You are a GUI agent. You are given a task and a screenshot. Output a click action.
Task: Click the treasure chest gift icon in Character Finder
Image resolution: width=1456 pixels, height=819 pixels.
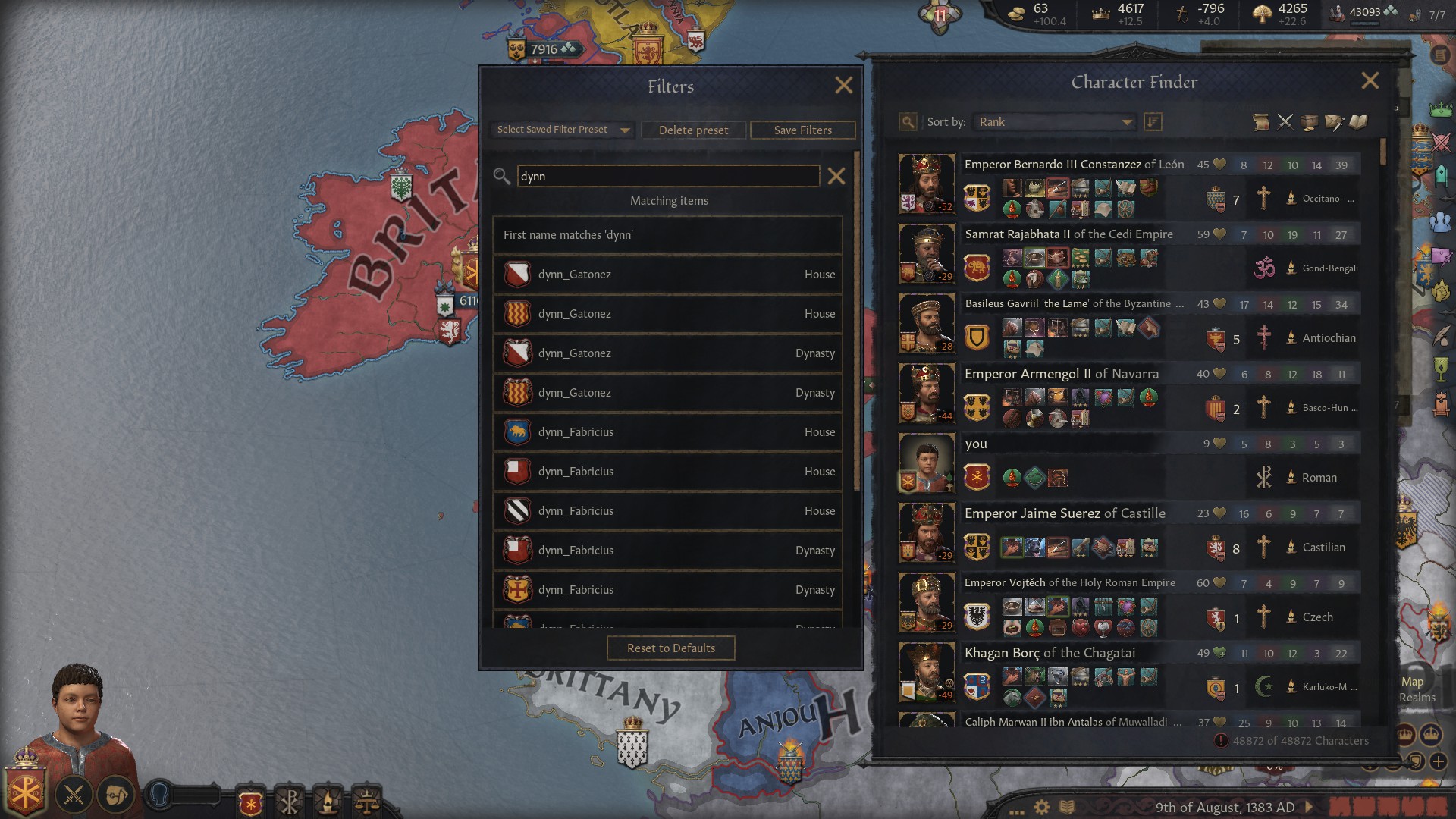coord(1308,121)
